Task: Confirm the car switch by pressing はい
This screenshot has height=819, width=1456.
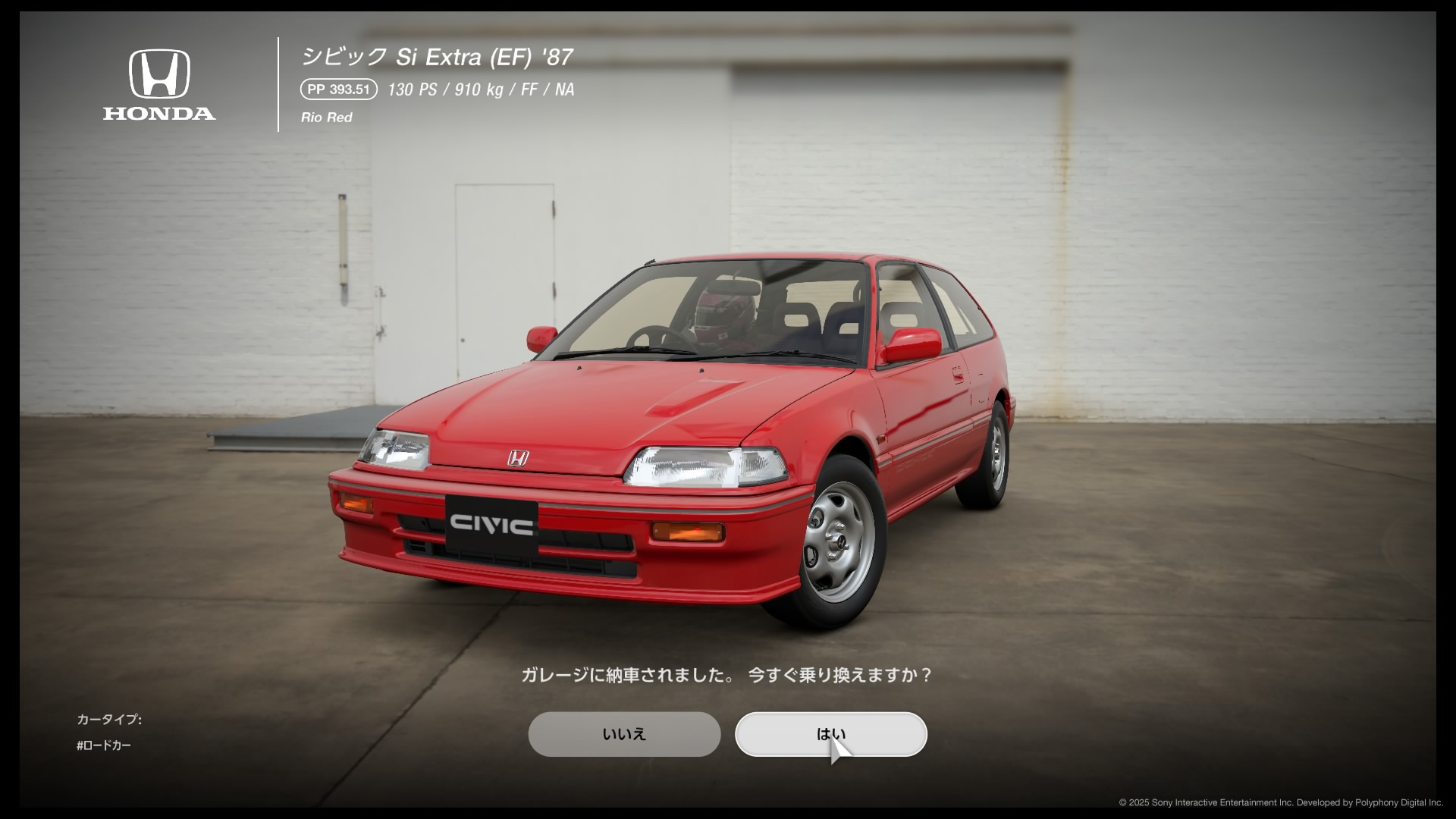Action: tap(831, 734)
